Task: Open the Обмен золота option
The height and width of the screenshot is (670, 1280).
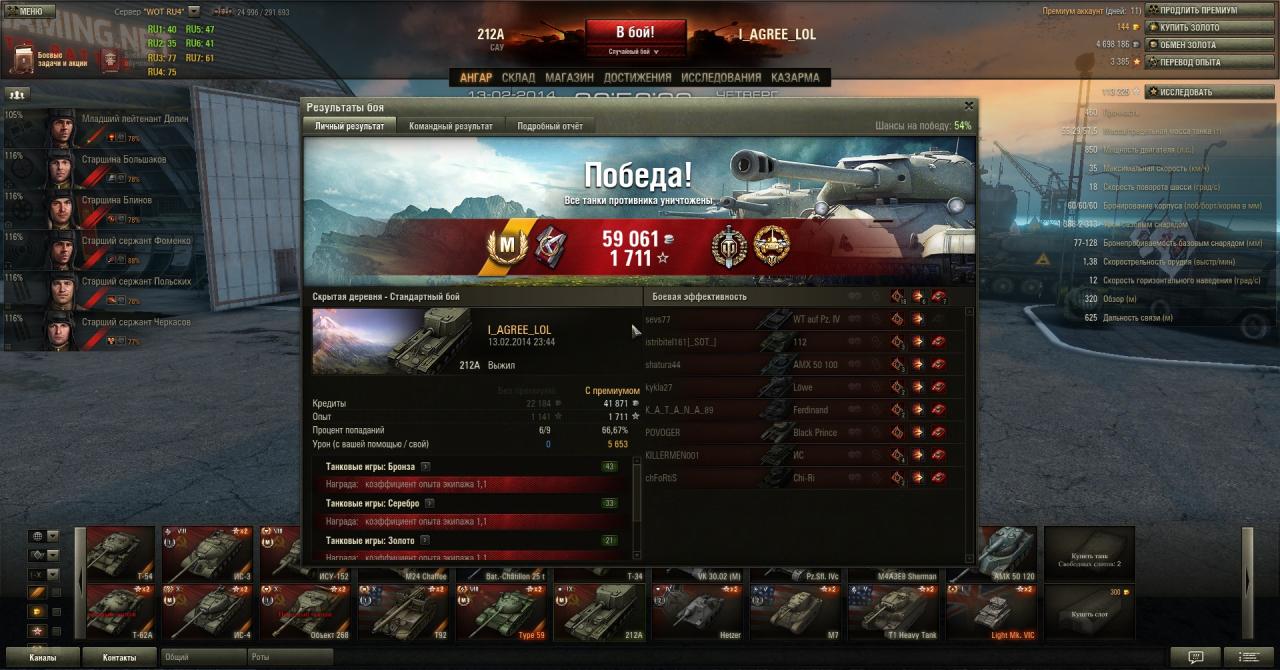Action: point(1208,44)
